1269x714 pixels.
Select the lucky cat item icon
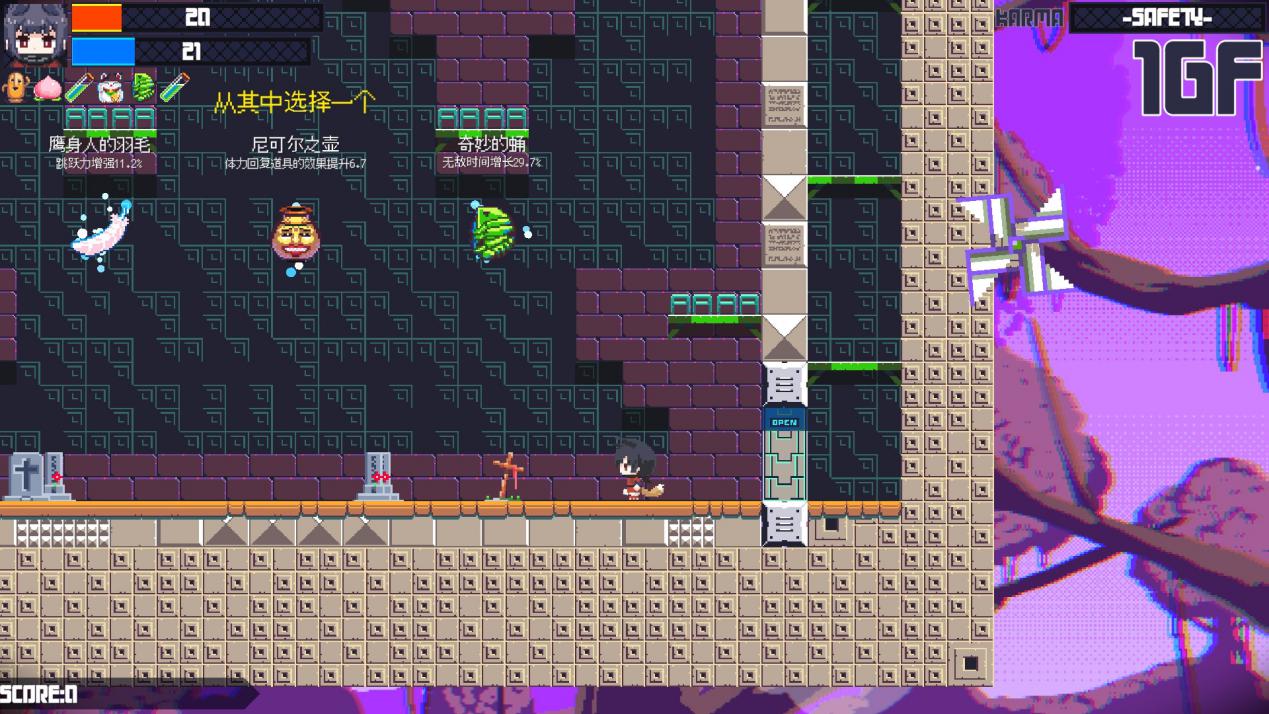[x=110, y=88]
